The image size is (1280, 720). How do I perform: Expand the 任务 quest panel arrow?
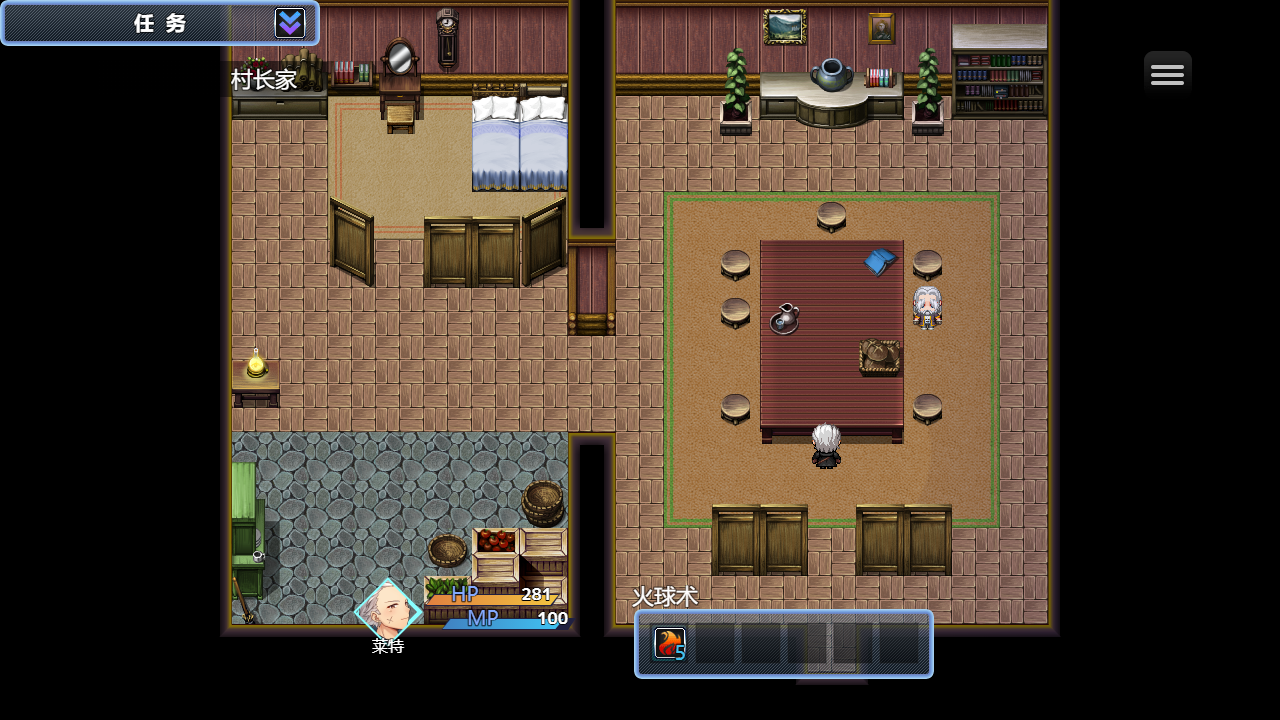(x=290, y=23)
